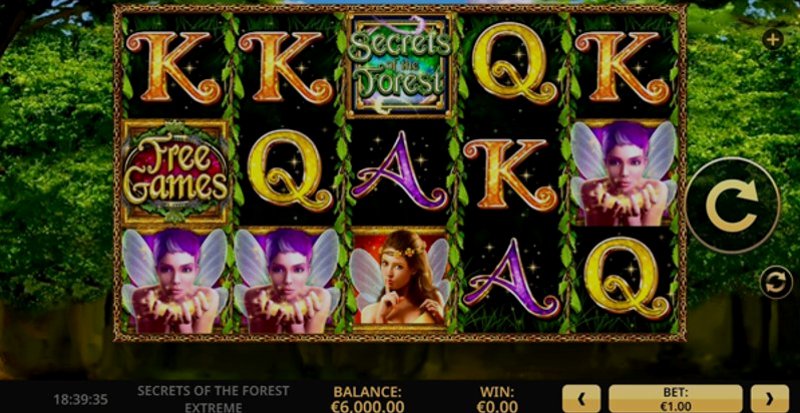Screen dimensions: 800x413
Task: Decrease the bet with the left arrow
Action: [582, 397]
